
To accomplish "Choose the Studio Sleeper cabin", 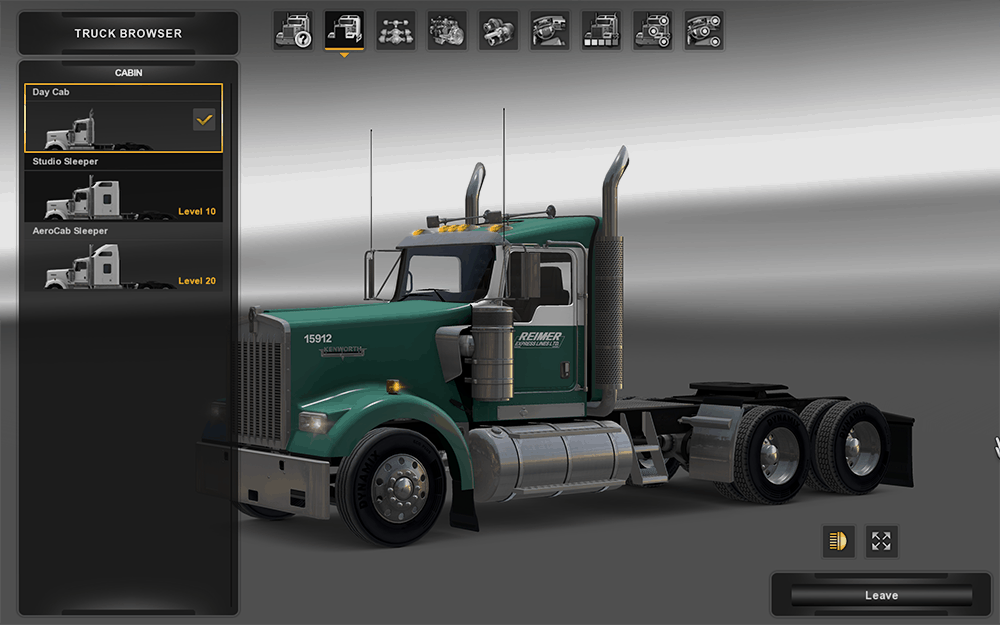I will coord(123,188).
